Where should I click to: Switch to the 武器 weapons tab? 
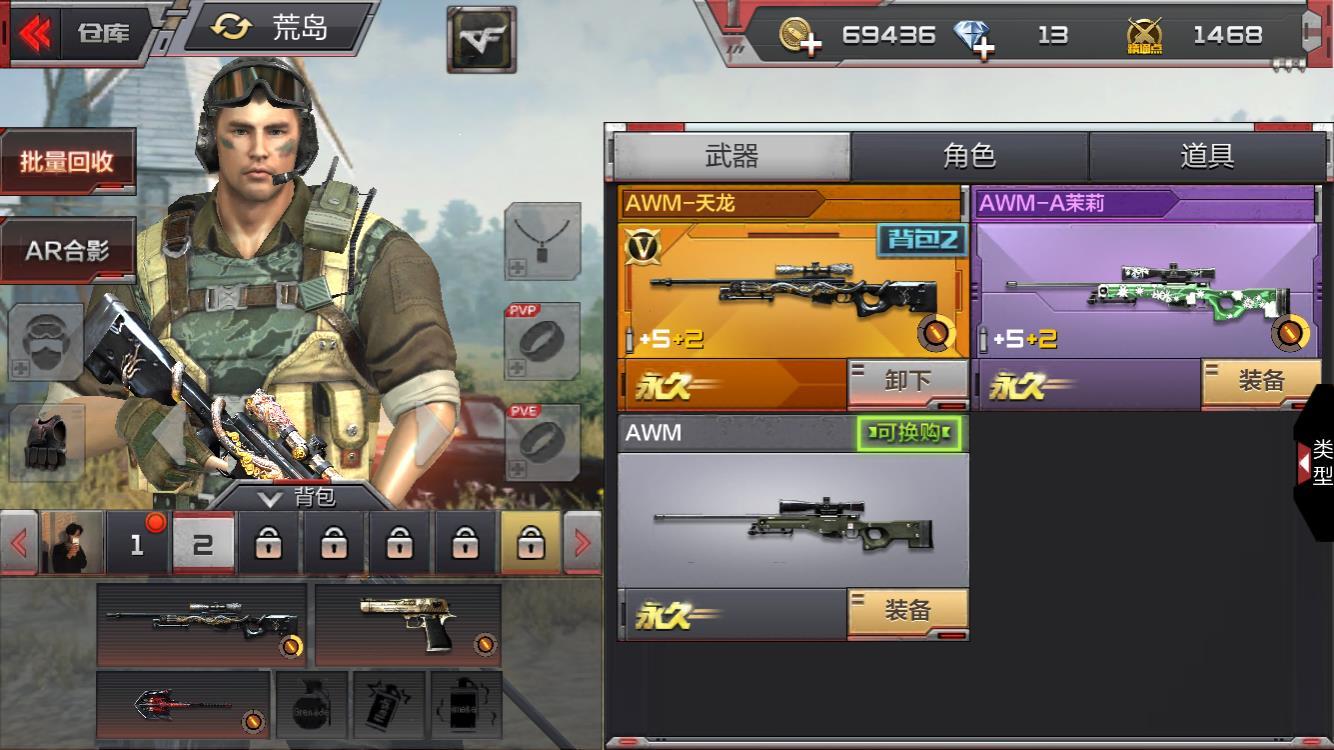[x=732, y=156]
